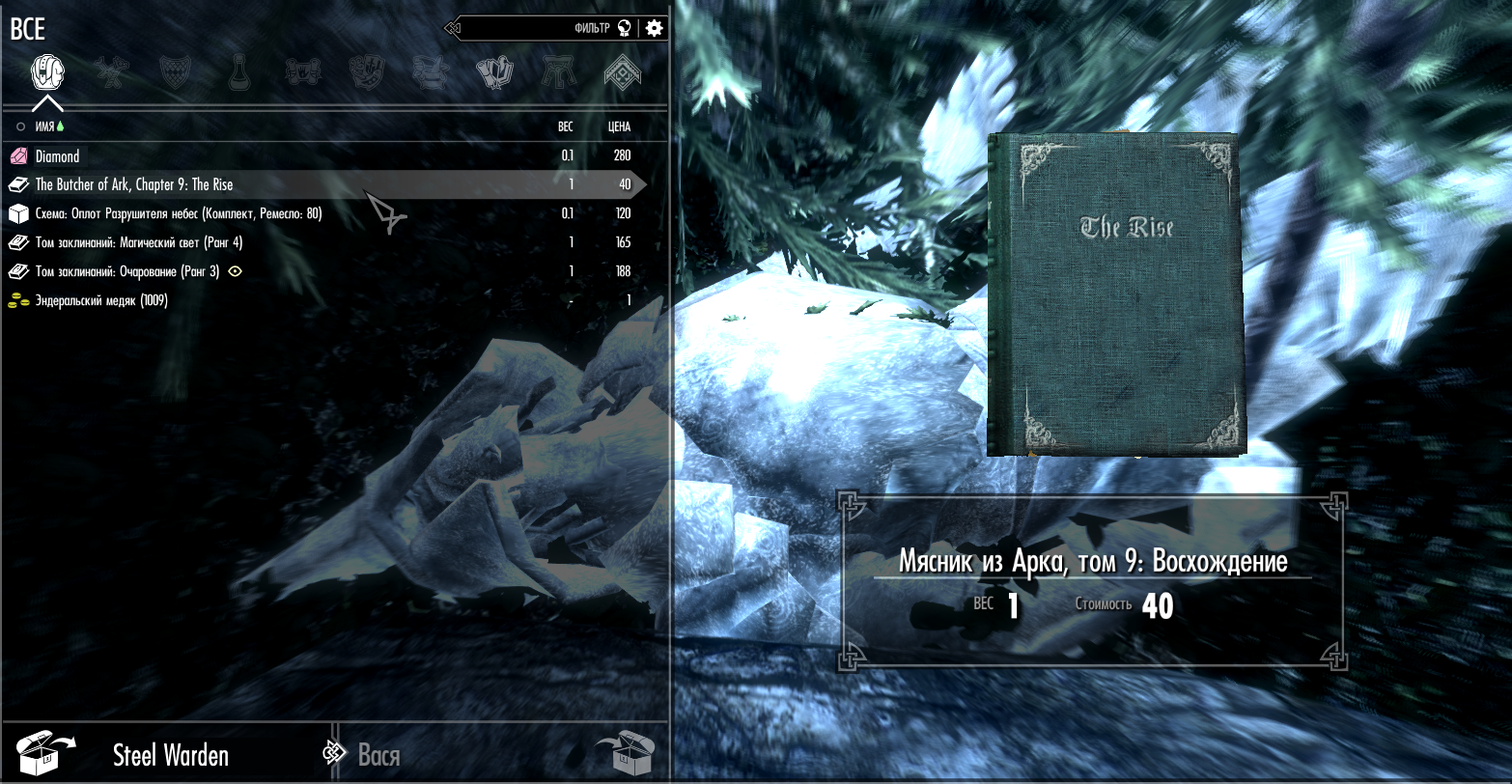
Task: Open the gear column settings
Action: point(655,28)
